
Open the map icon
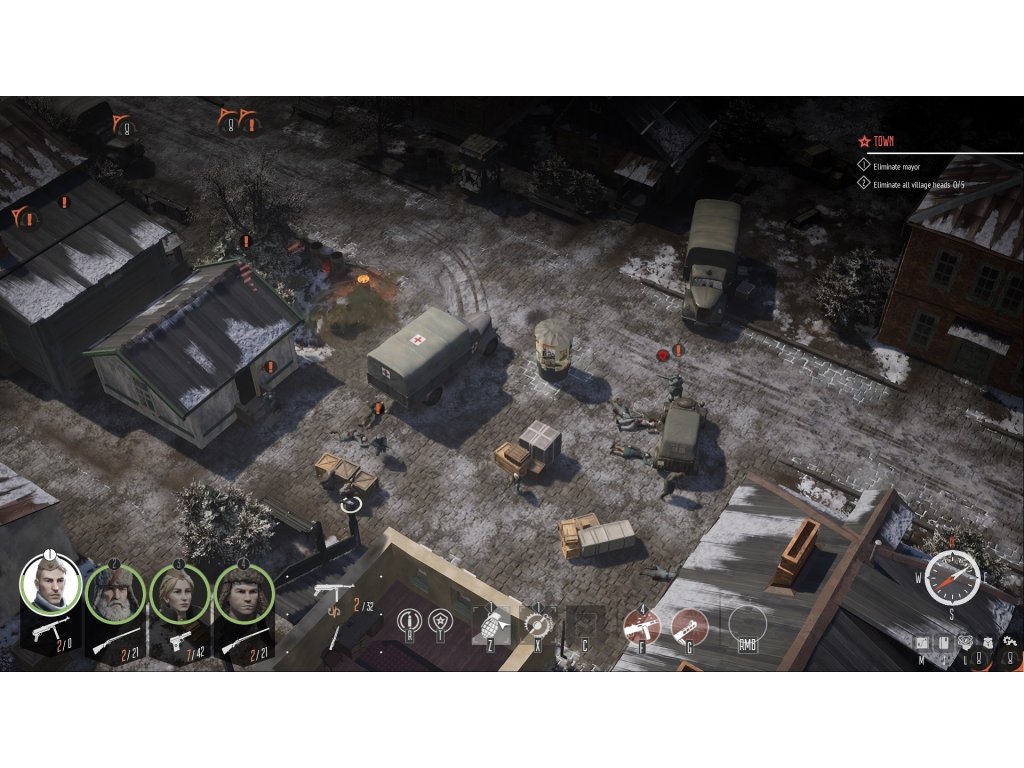point(922,642)
